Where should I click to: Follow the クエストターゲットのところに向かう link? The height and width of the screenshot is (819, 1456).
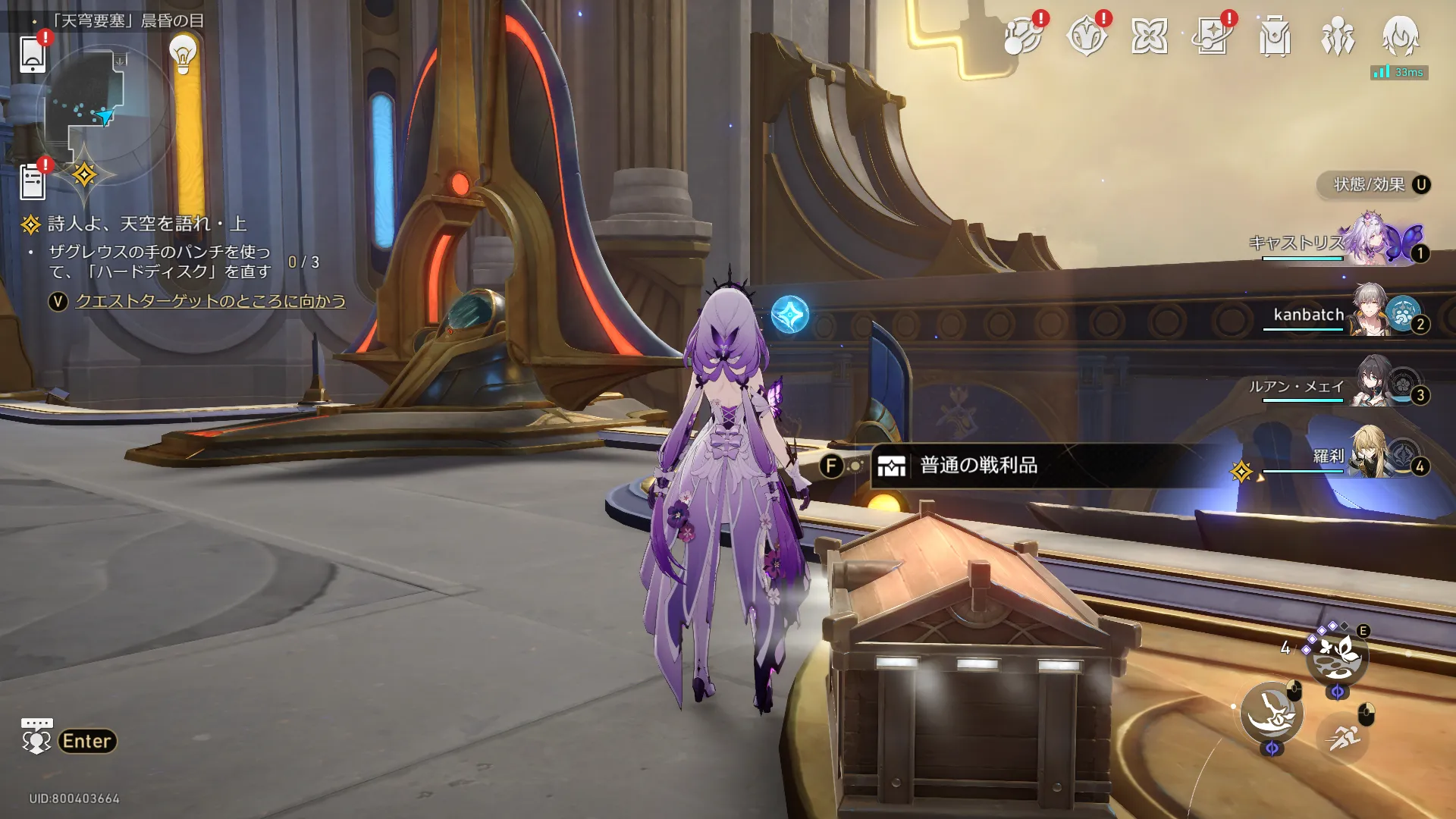[x=210, y=301]
